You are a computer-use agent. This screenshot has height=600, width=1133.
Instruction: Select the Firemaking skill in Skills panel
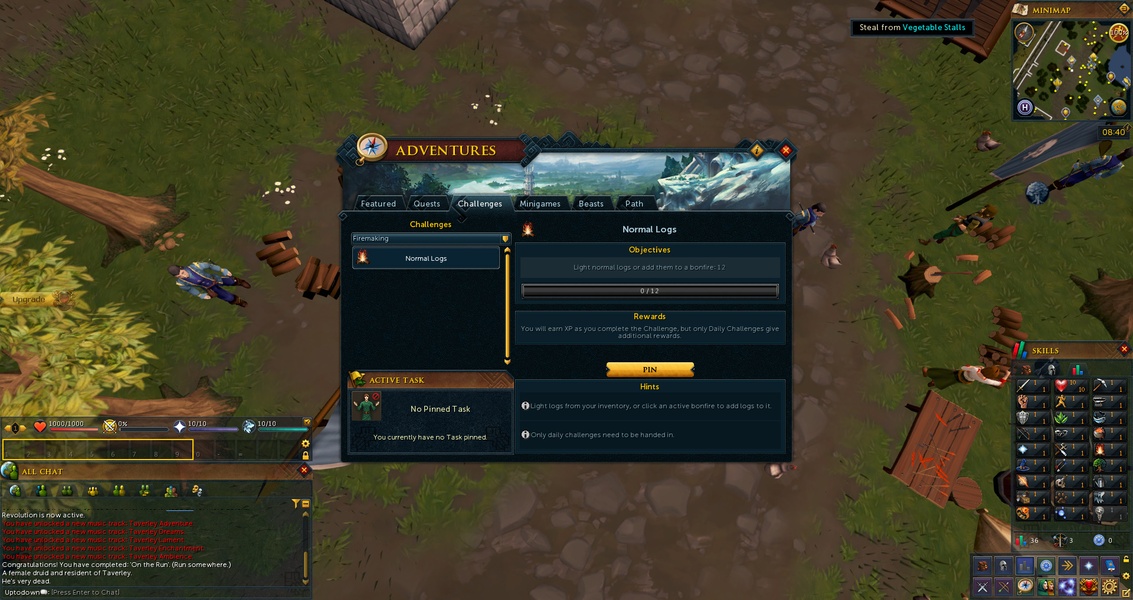[x=1100, y=449]
